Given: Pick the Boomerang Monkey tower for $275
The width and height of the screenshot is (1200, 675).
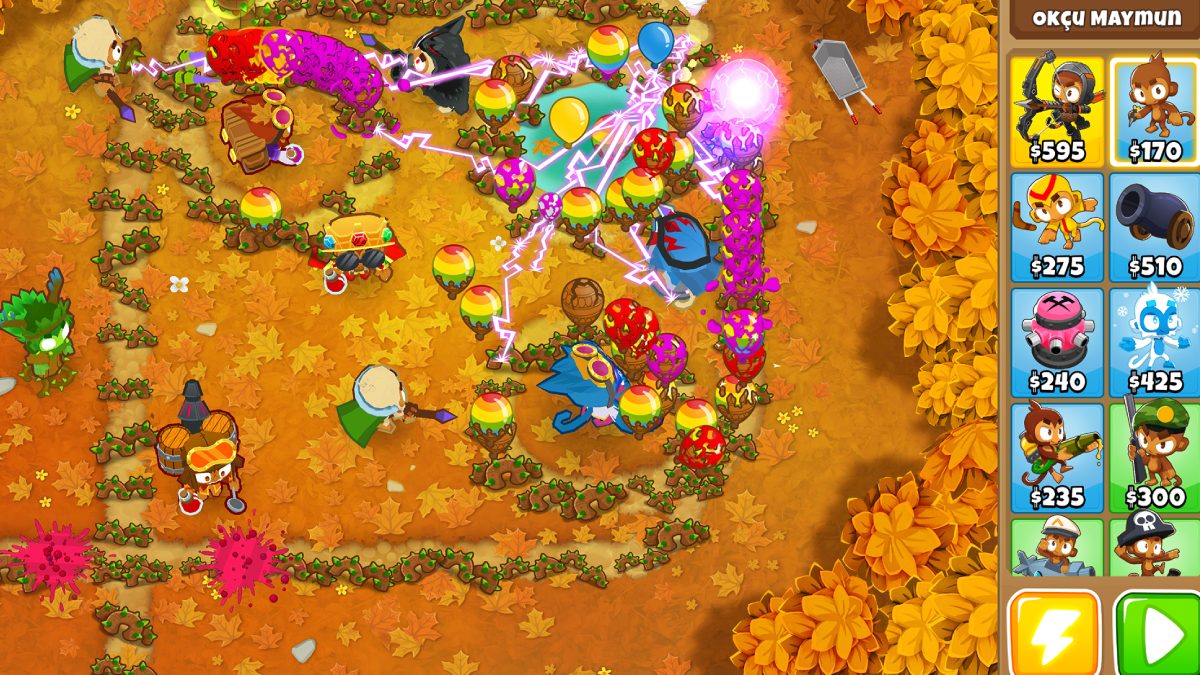Looking at the screenshot, I should (1056, 226).
